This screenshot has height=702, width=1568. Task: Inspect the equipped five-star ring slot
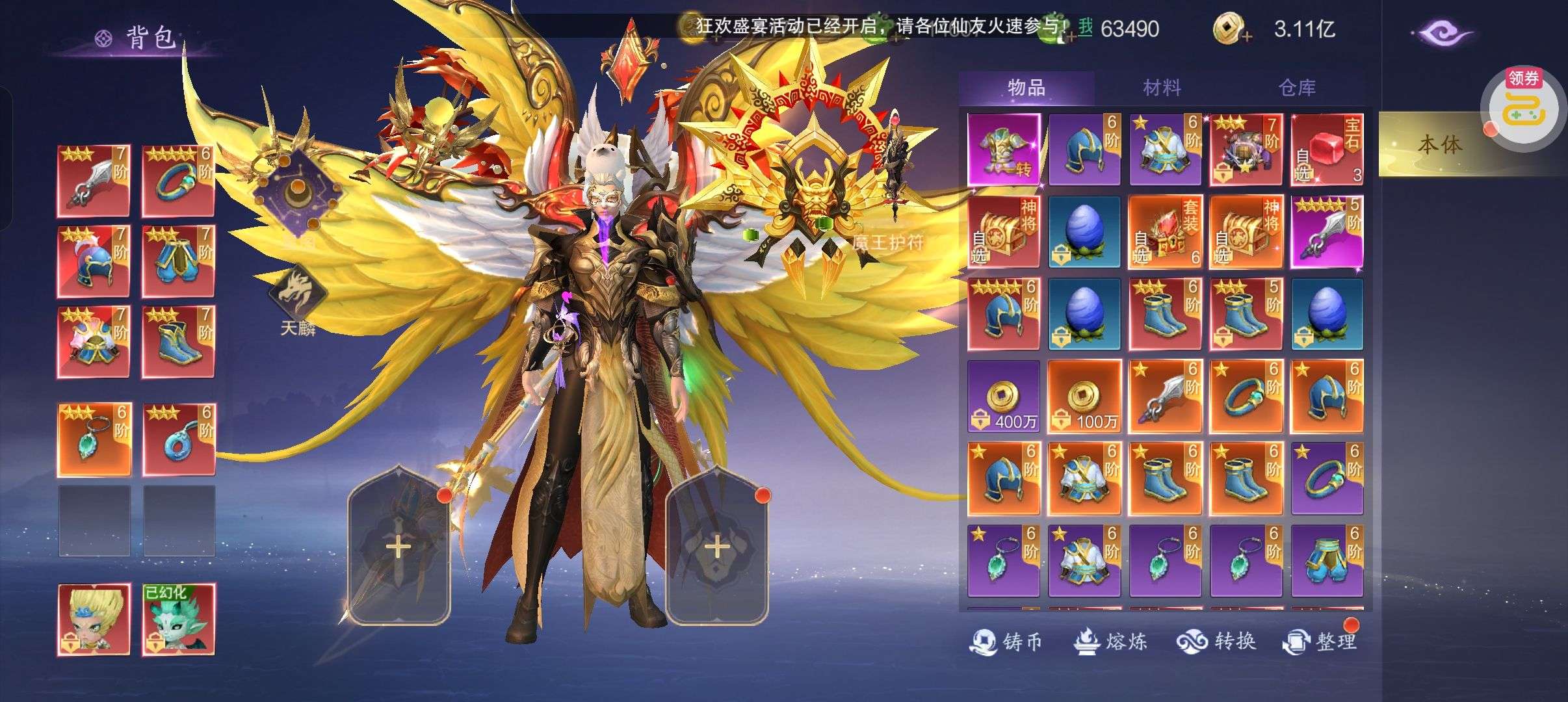[178, 181]
